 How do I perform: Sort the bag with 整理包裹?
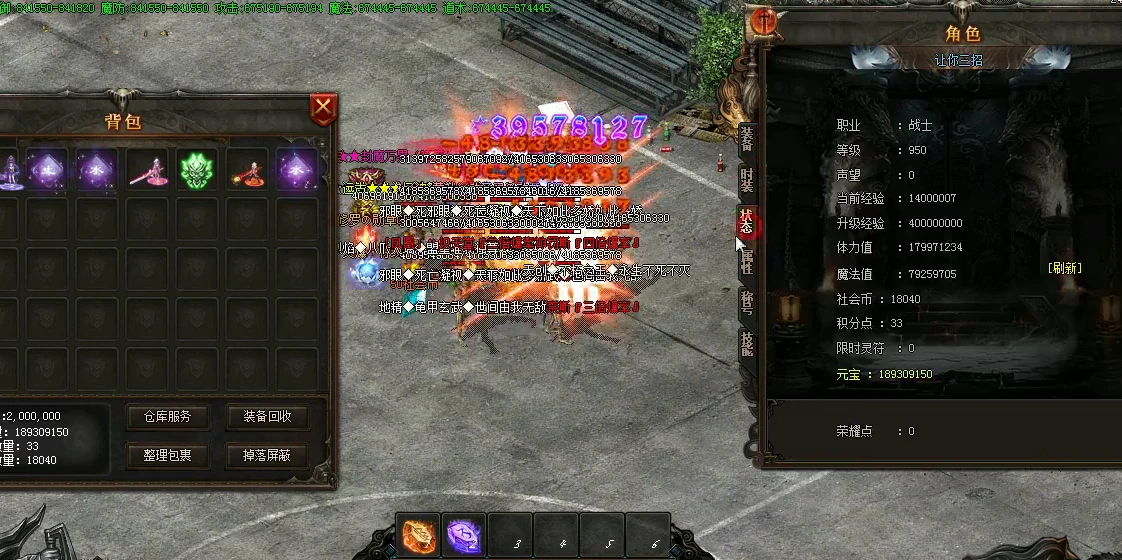pyautogui.click(x=167, y=456)
